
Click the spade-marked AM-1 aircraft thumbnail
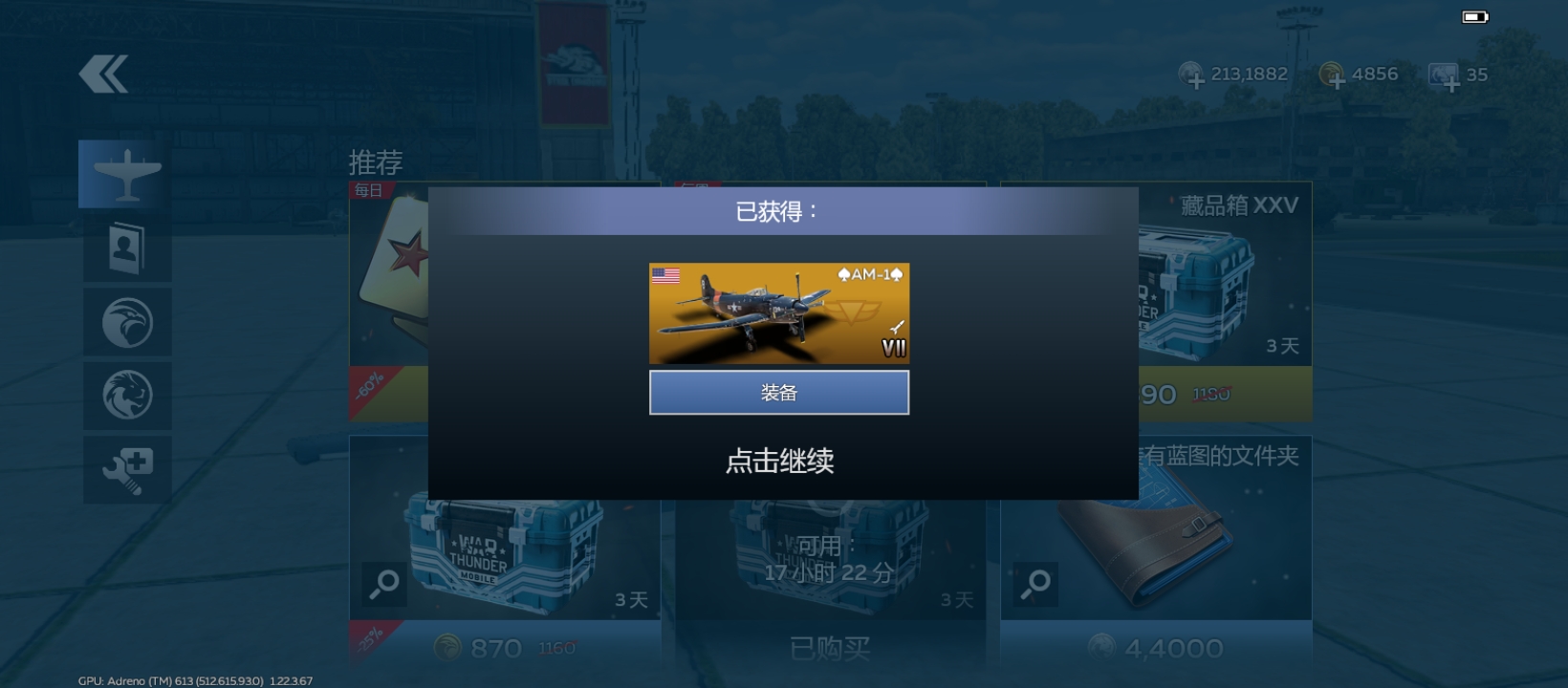click(779, 313)
